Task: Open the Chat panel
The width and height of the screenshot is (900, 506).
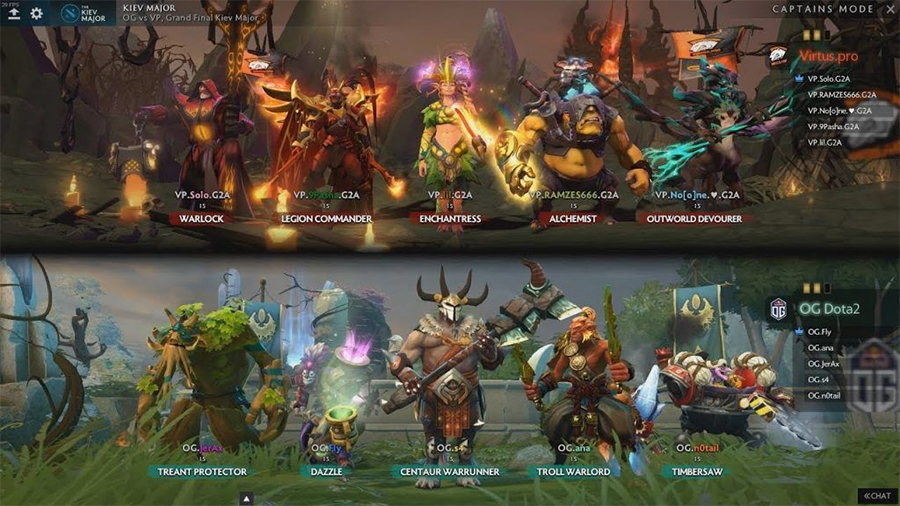Action: click(x=877, y=496)
